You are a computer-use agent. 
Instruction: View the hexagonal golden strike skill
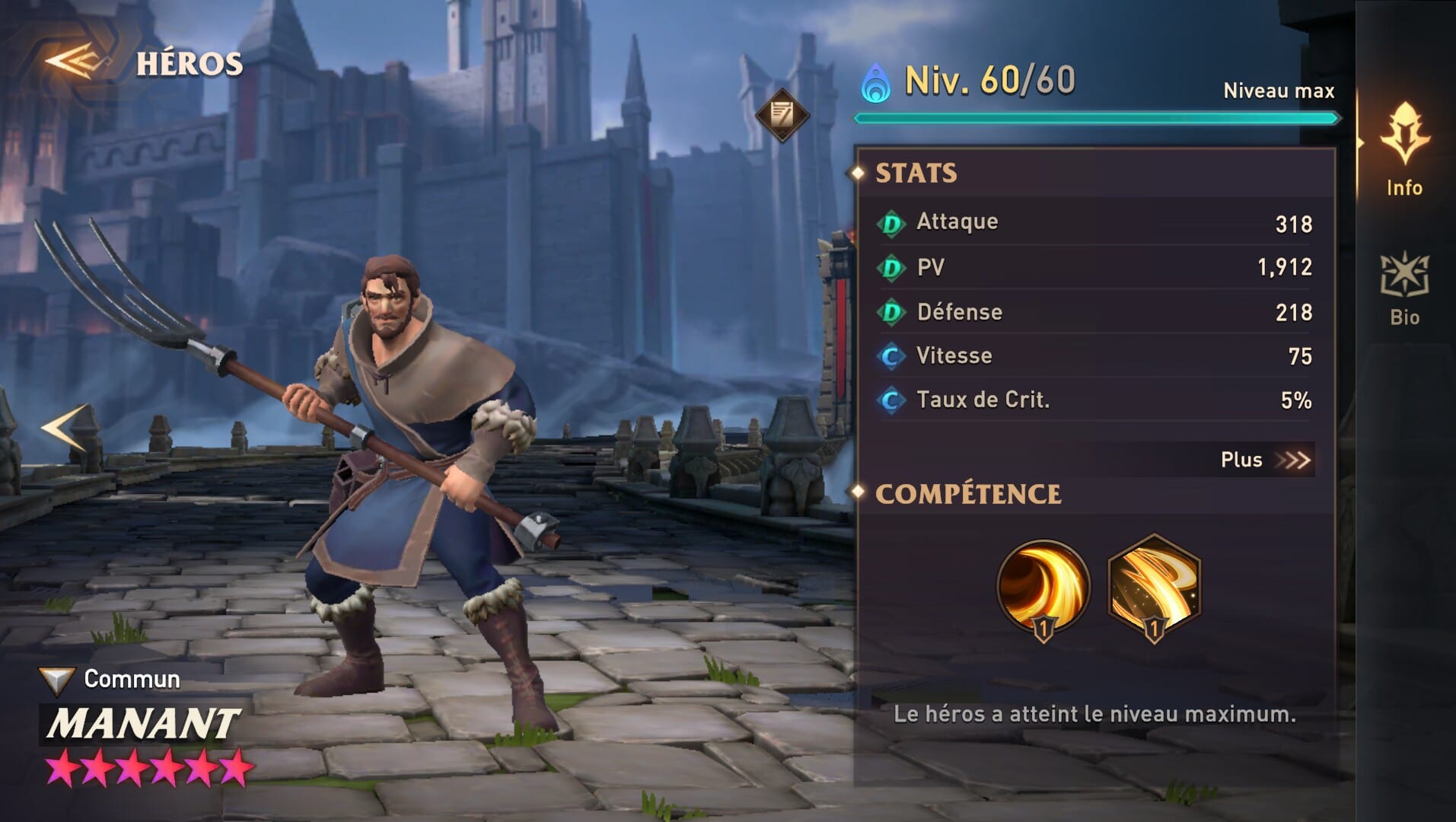coord(1154,586)
